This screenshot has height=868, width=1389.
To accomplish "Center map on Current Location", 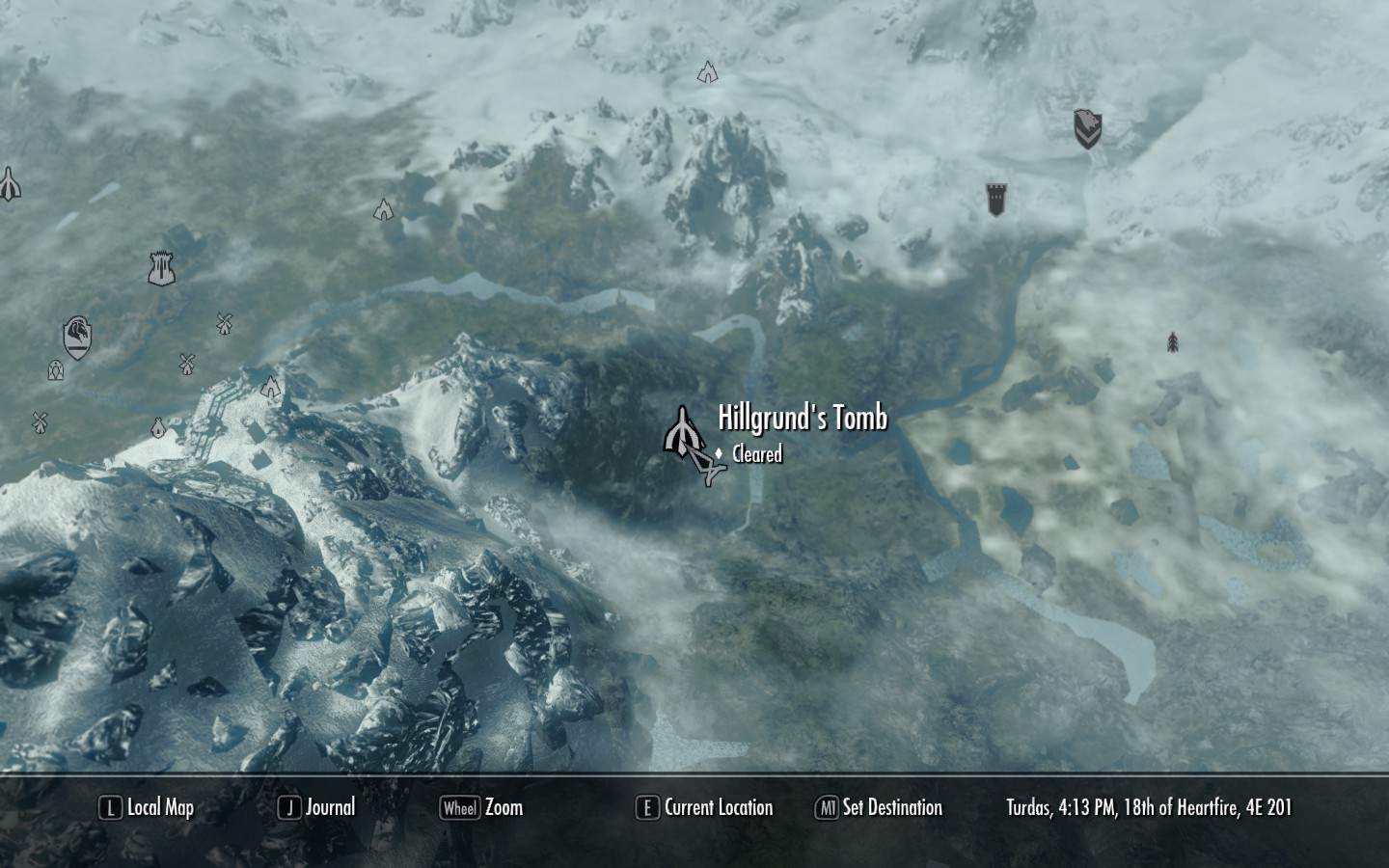I will point(705,808).
